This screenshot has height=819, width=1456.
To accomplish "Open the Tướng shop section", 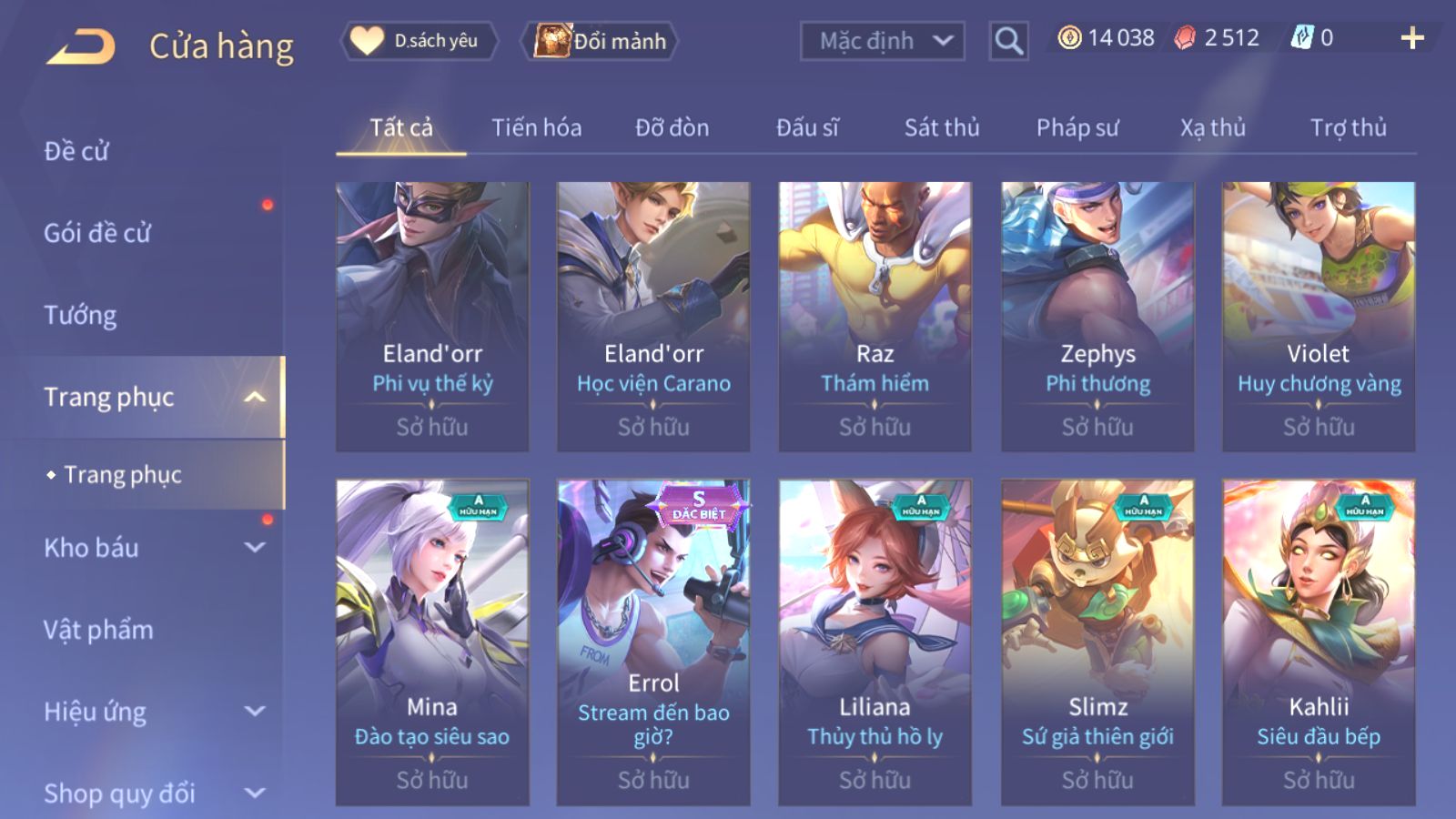I will [x=80, y=315].
